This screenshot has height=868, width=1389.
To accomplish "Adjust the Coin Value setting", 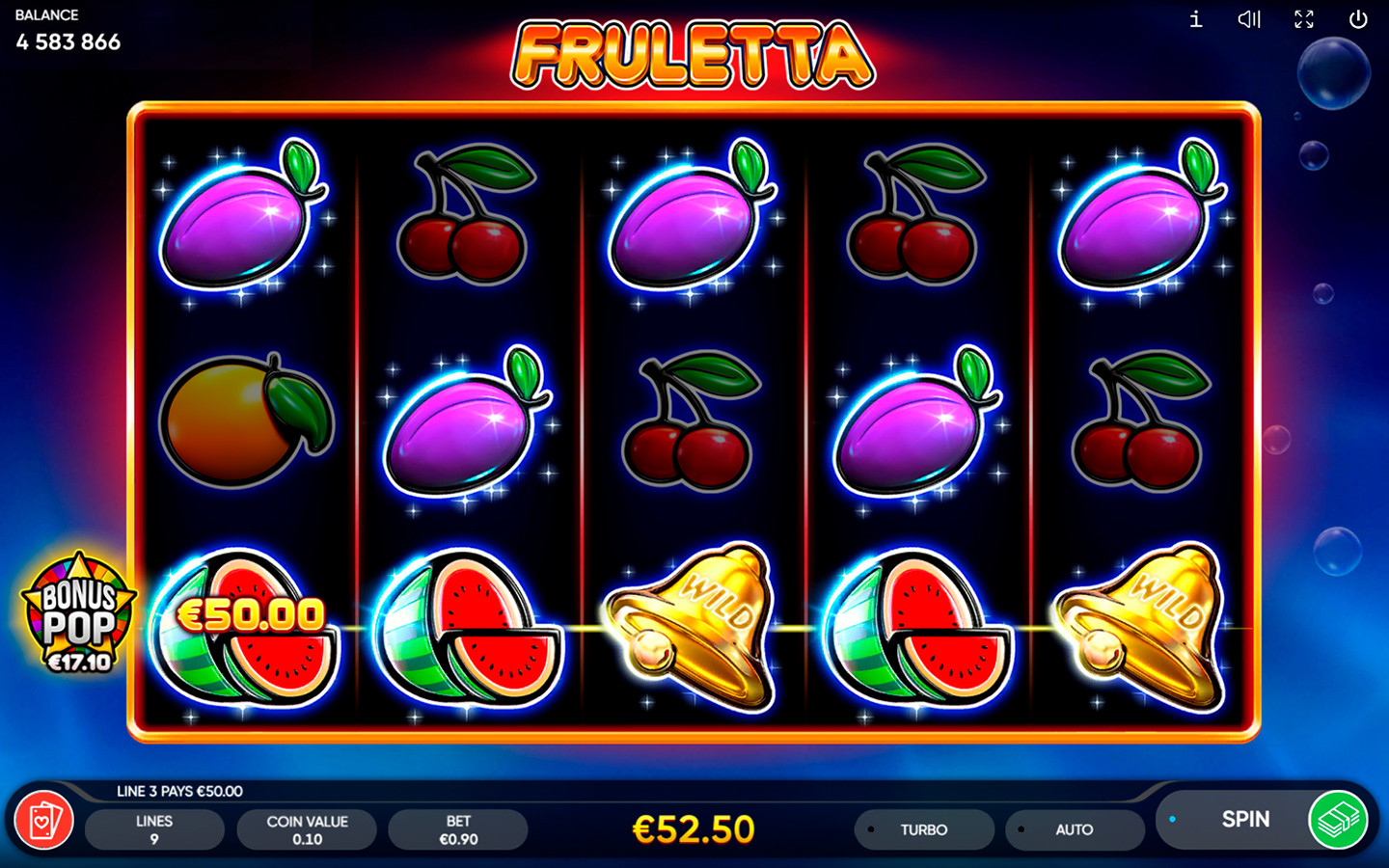I will pyautogui.click(x=307, y=829).
